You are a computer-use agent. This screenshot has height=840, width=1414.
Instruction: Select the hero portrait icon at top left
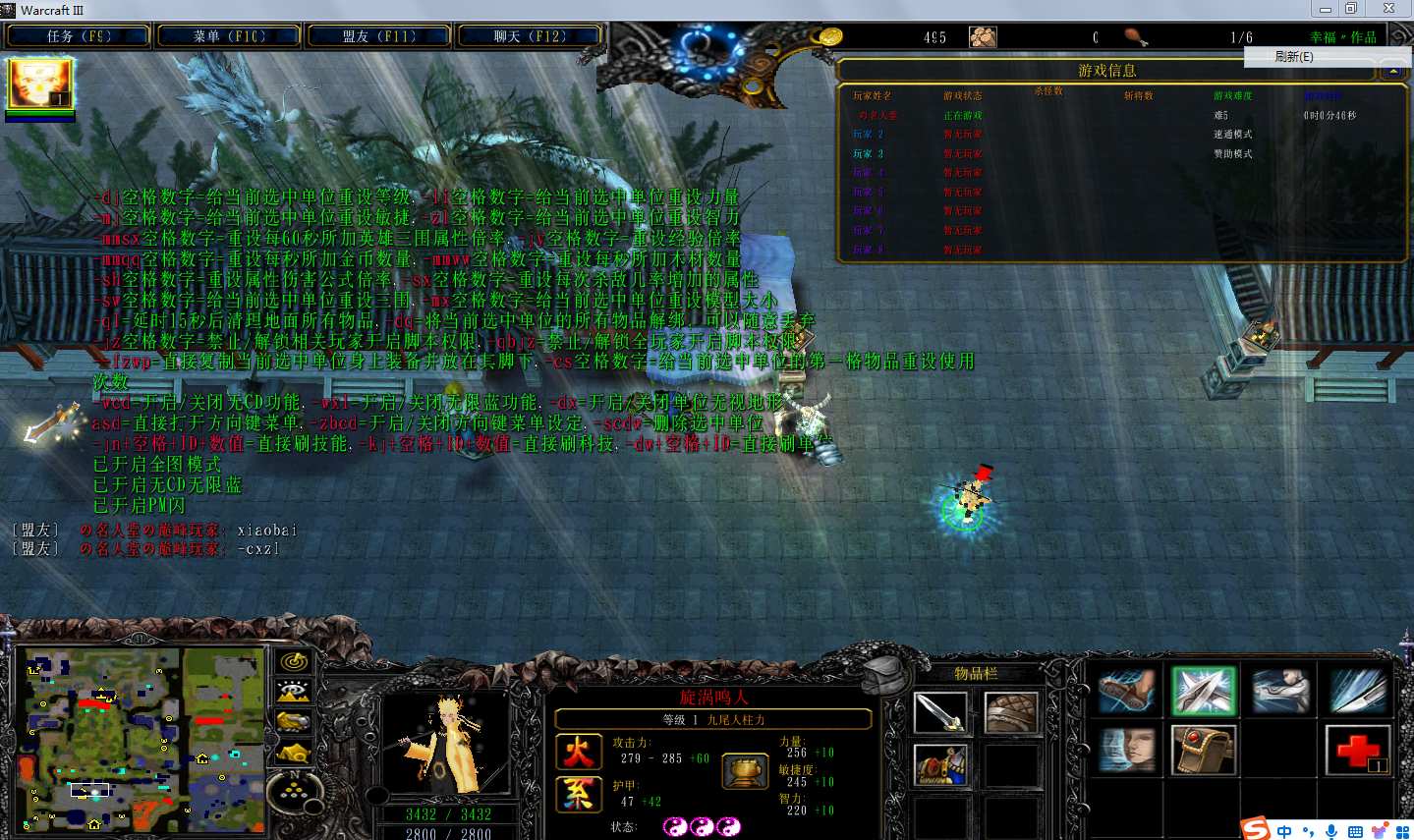coord(40,84)
